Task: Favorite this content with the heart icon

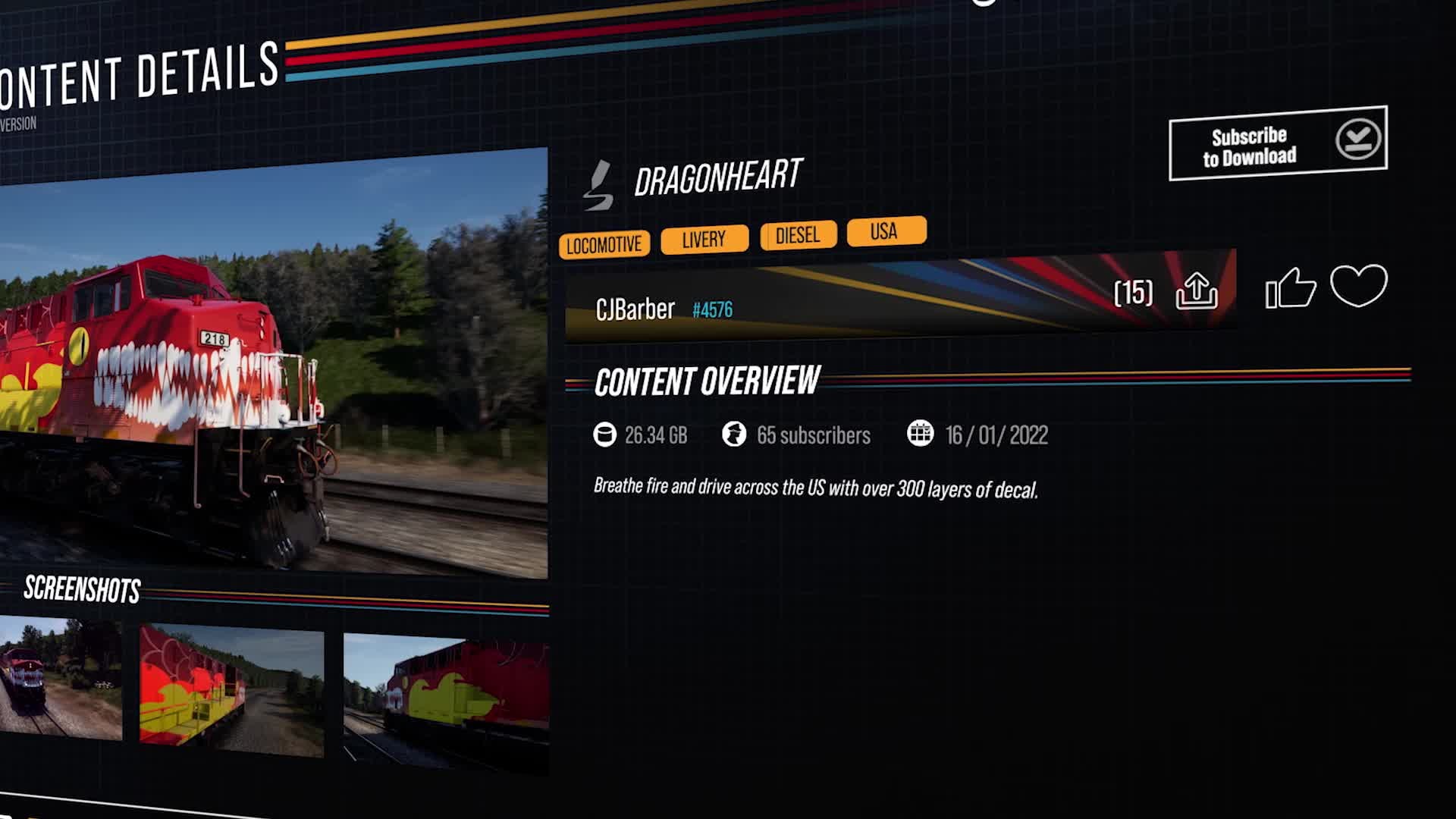Action: 1358,285
